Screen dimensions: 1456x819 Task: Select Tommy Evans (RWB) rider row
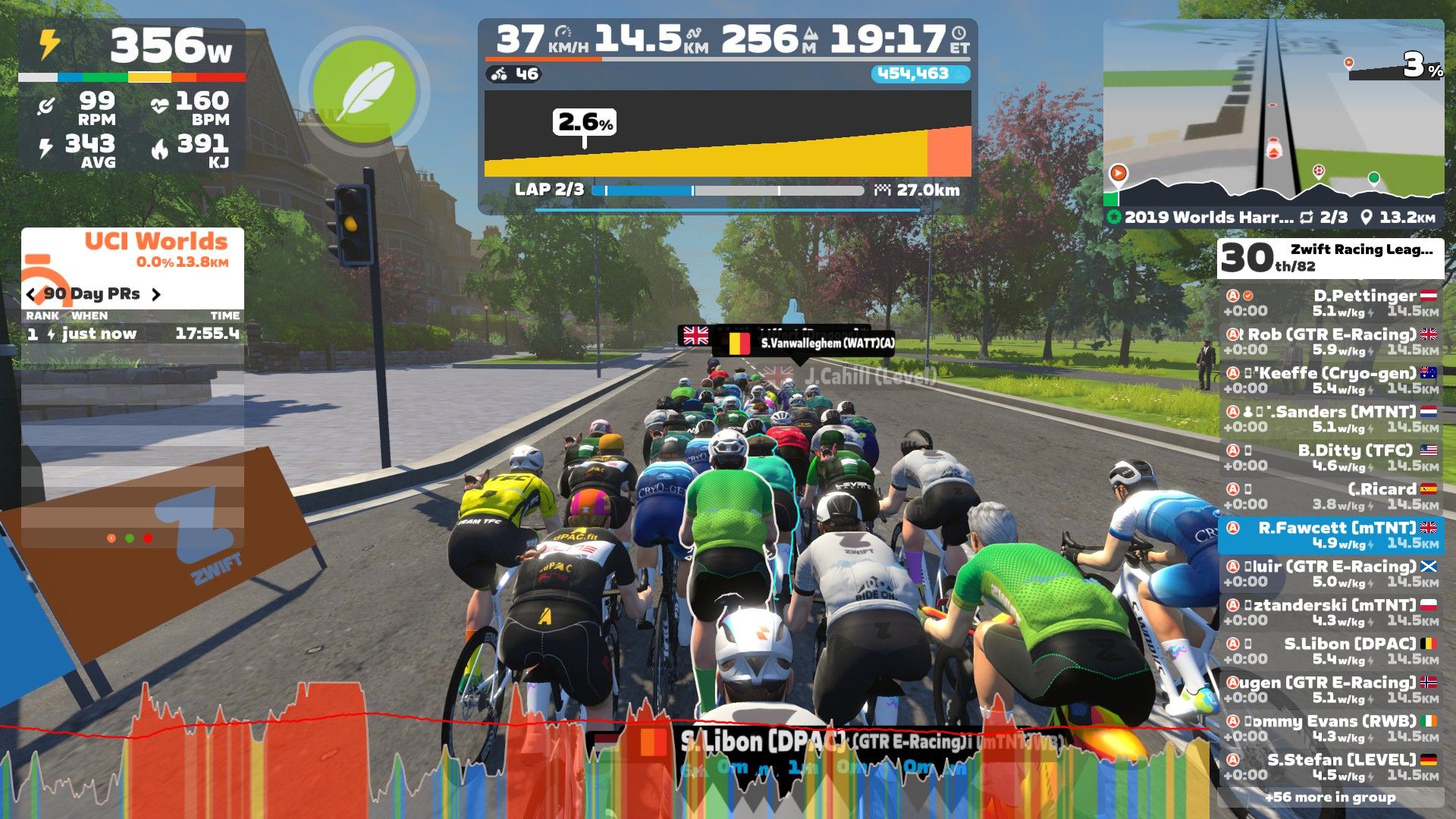pos(1331,728)
